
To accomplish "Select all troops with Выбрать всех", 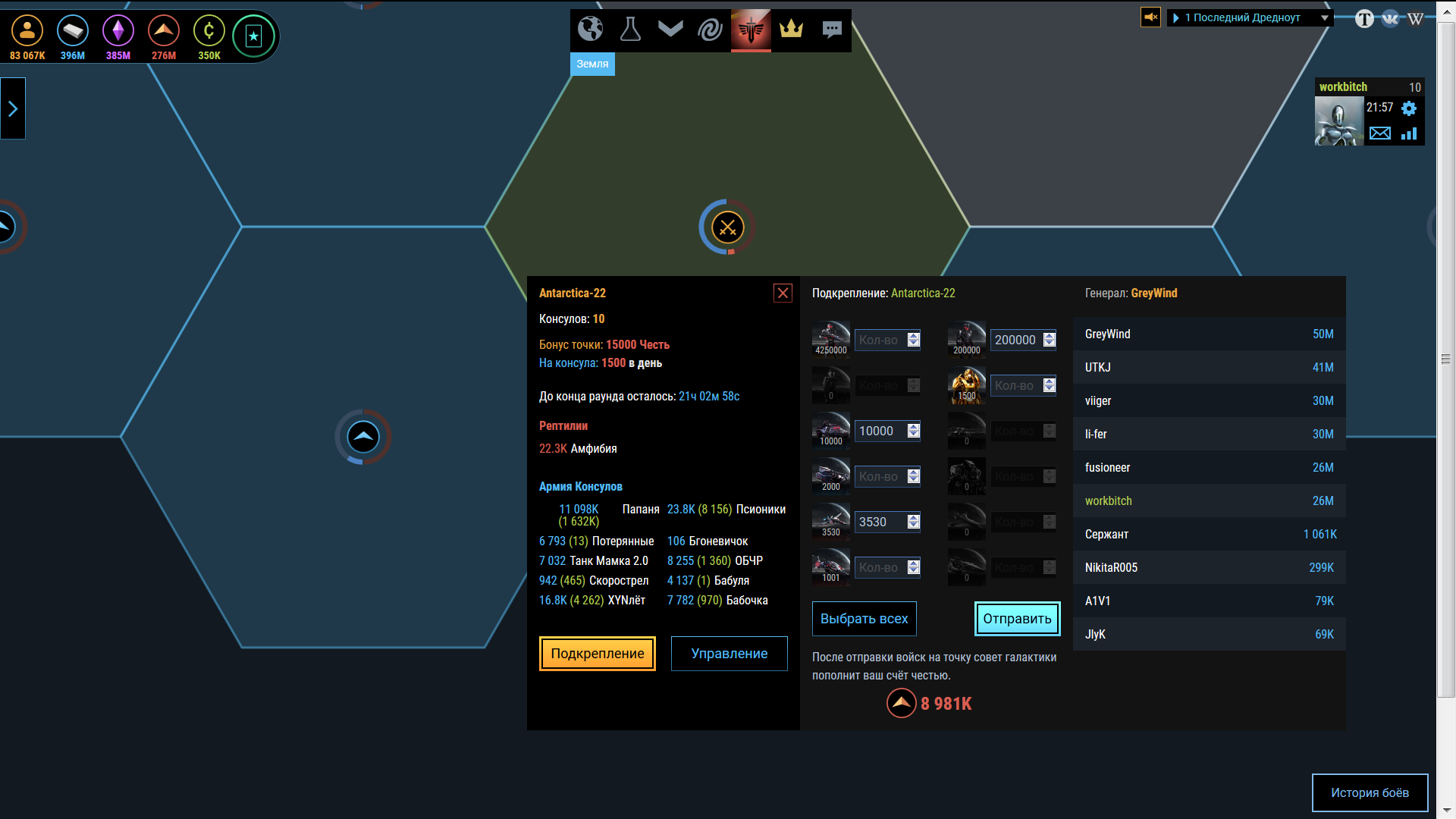I will click(864, 619).
